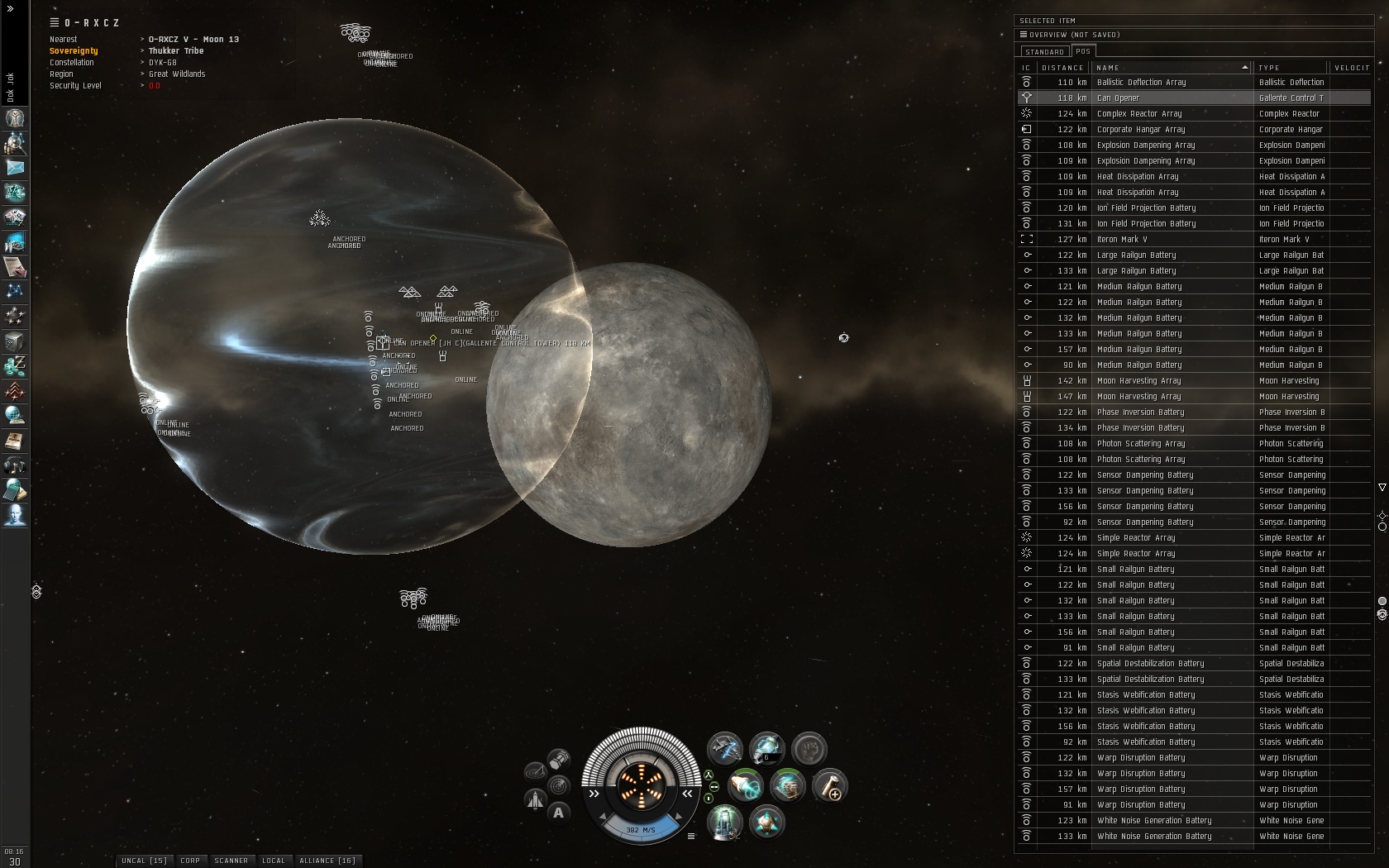
Task: Select the Iteron Mark V overview entry
Action: 1174,239
